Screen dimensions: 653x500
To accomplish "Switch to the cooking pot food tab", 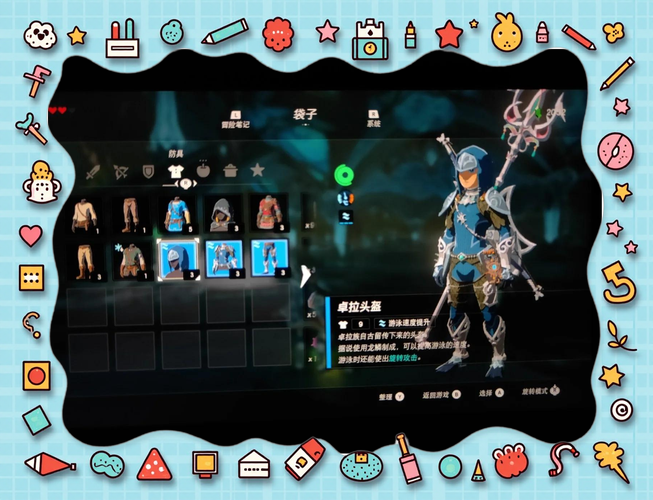I will [230, 172].
